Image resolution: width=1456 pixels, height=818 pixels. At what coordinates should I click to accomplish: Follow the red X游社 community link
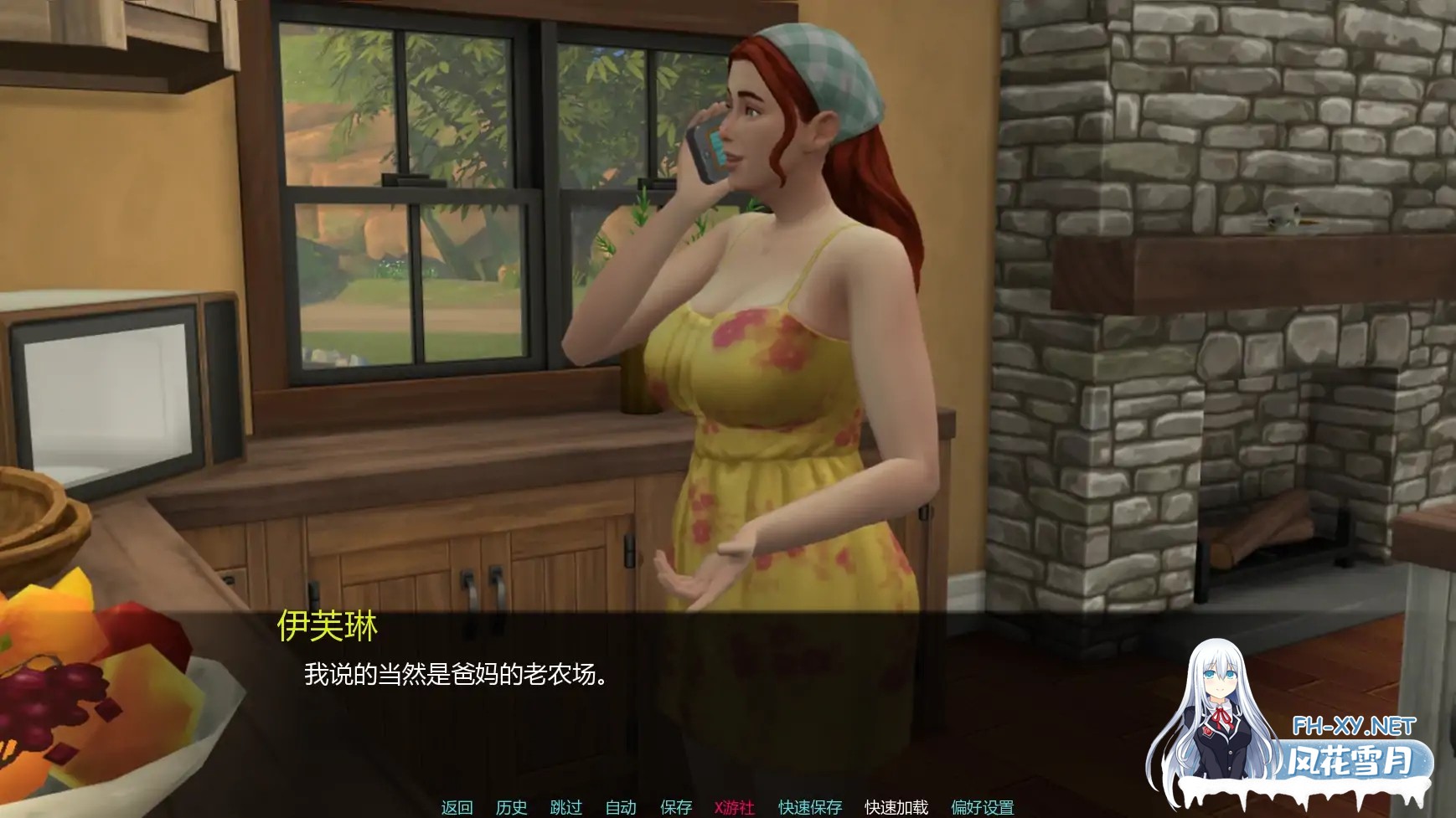pos(730,808)
